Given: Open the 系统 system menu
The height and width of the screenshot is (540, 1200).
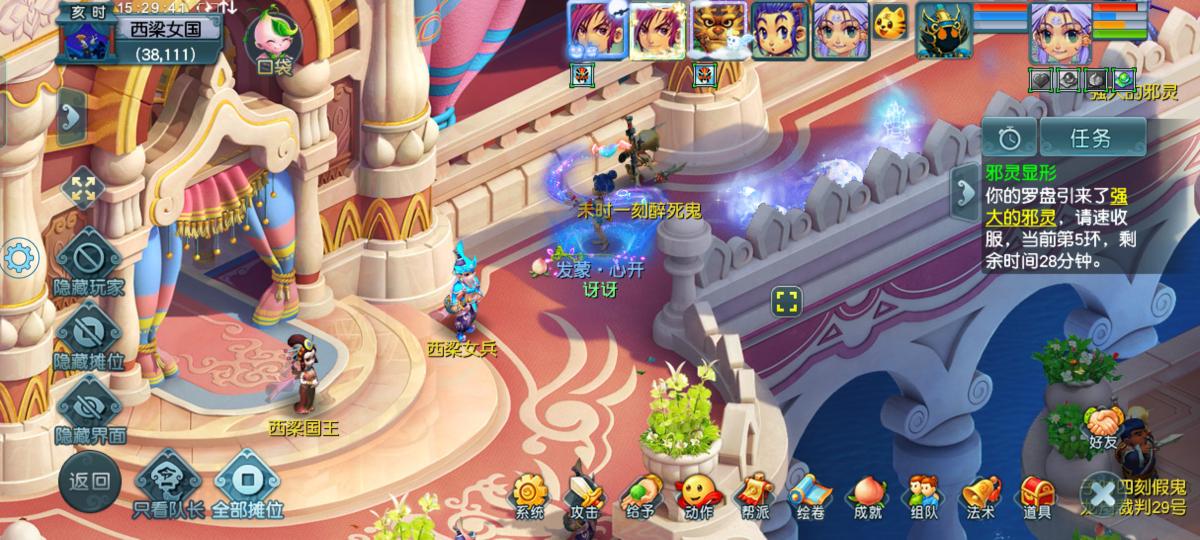Looking at the screenshot, I should [x=530, y=494].
